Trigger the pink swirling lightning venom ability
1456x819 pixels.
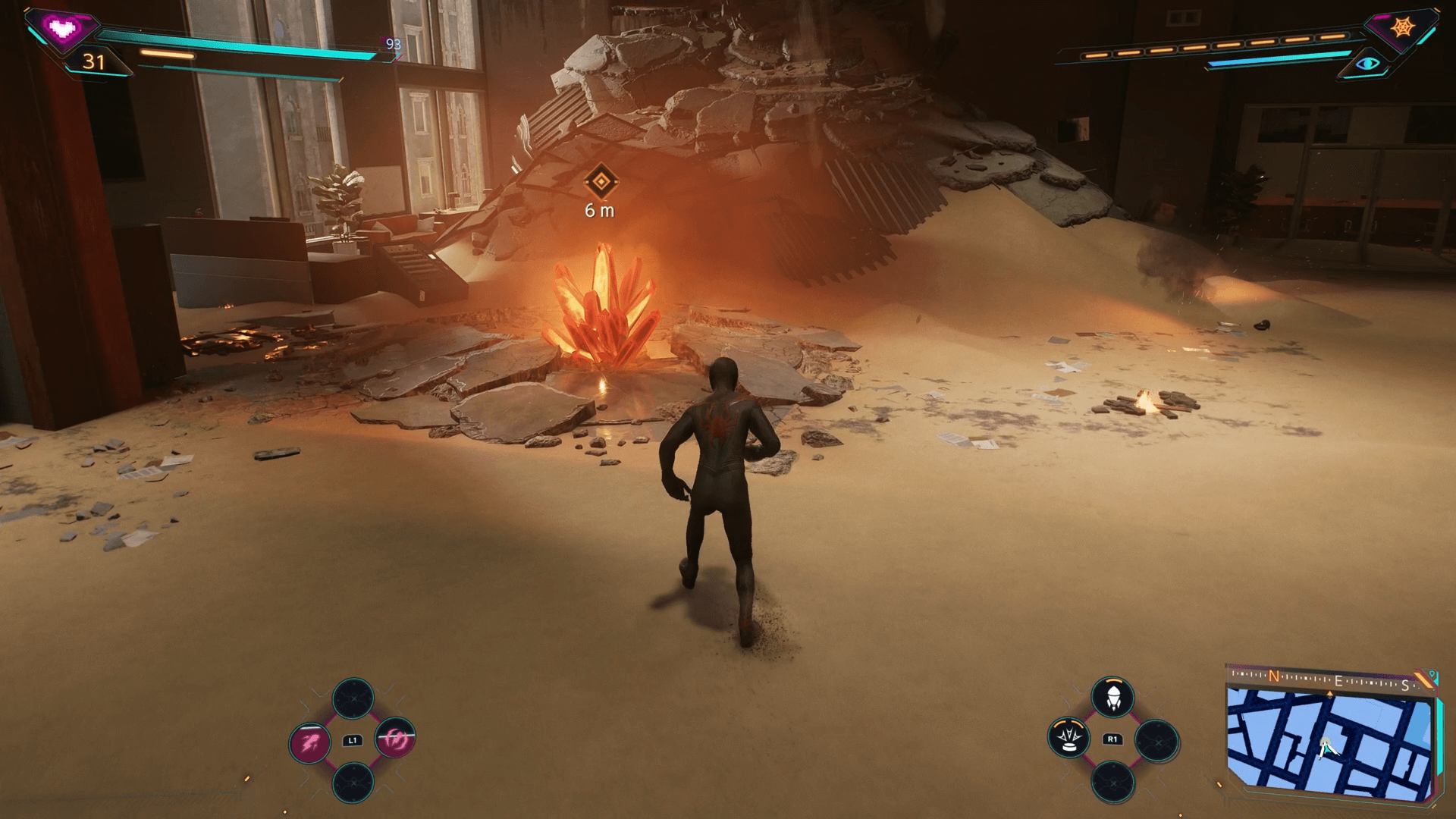(x=395, y=739)
